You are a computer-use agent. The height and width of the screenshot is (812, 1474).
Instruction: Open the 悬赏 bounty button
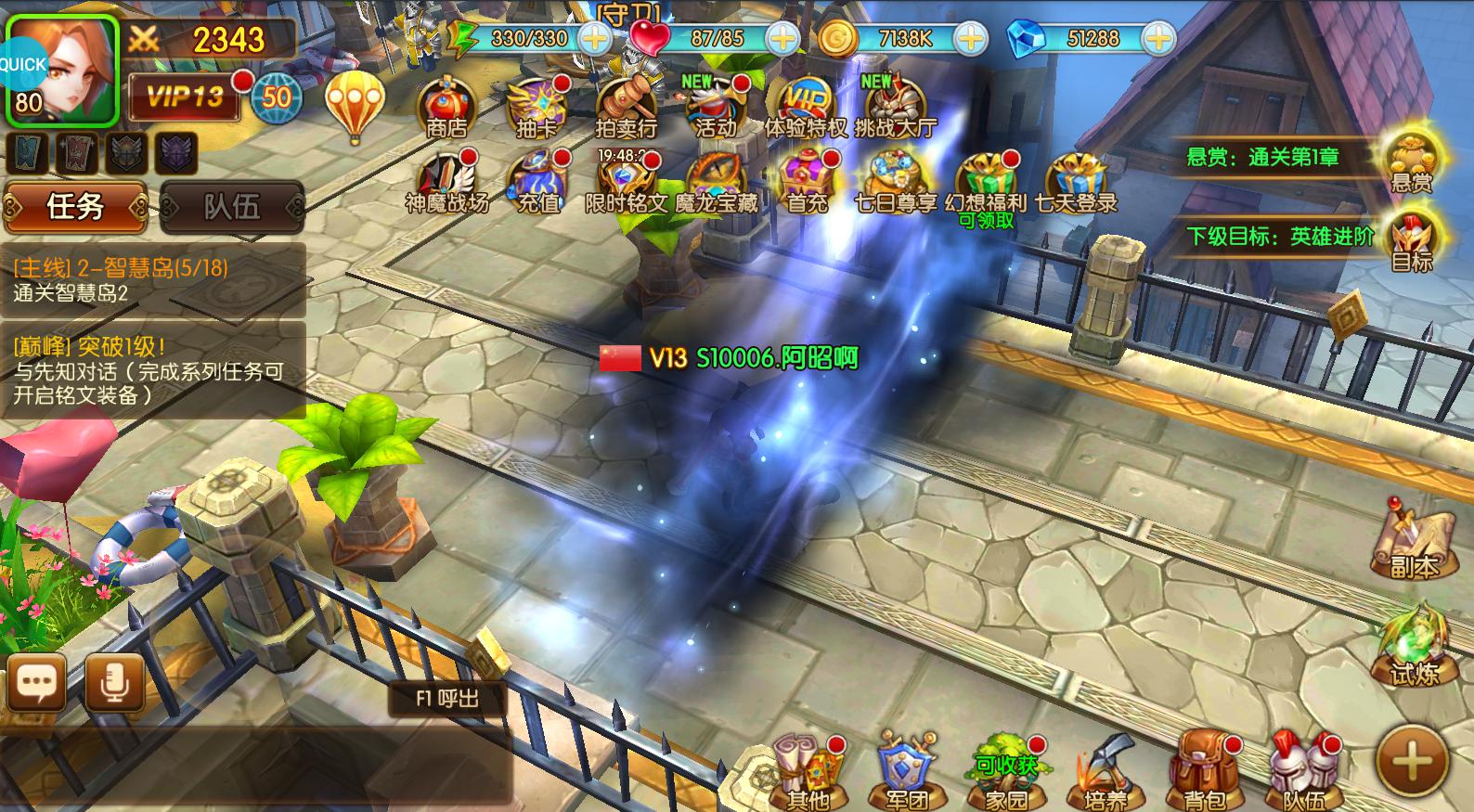point(1411,159)
